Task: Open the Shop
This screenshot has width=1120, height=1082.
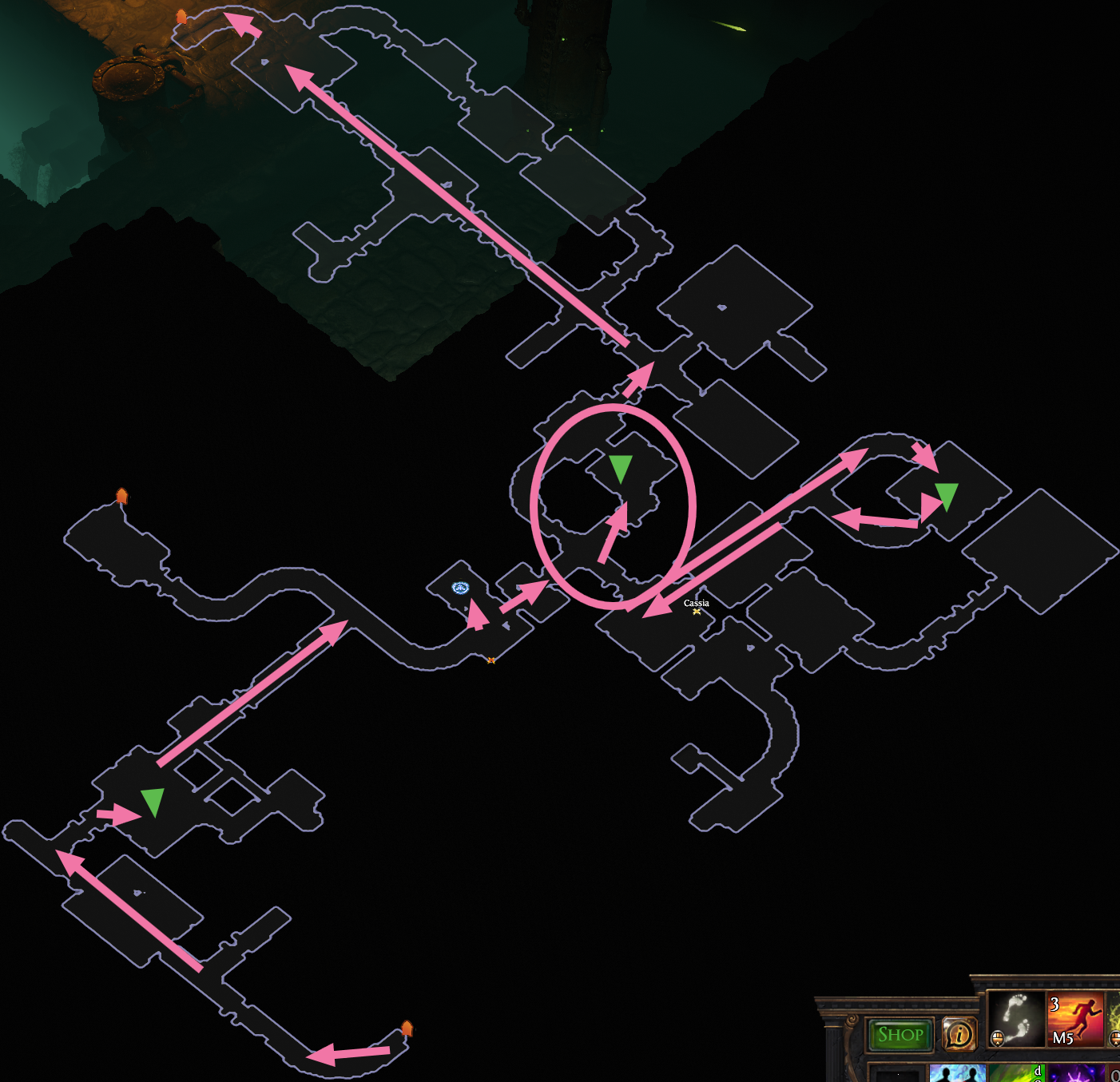Action: click(900, 1034)
